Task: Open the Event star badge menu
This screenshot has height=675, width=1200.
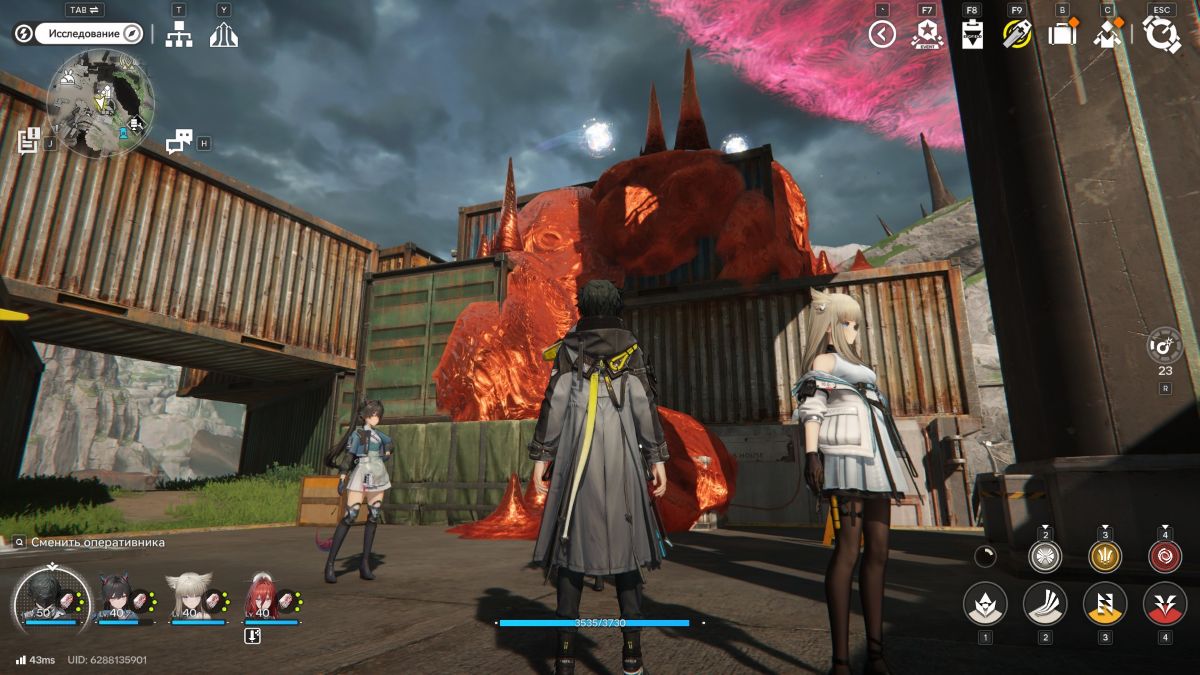Action: [927, 34]
